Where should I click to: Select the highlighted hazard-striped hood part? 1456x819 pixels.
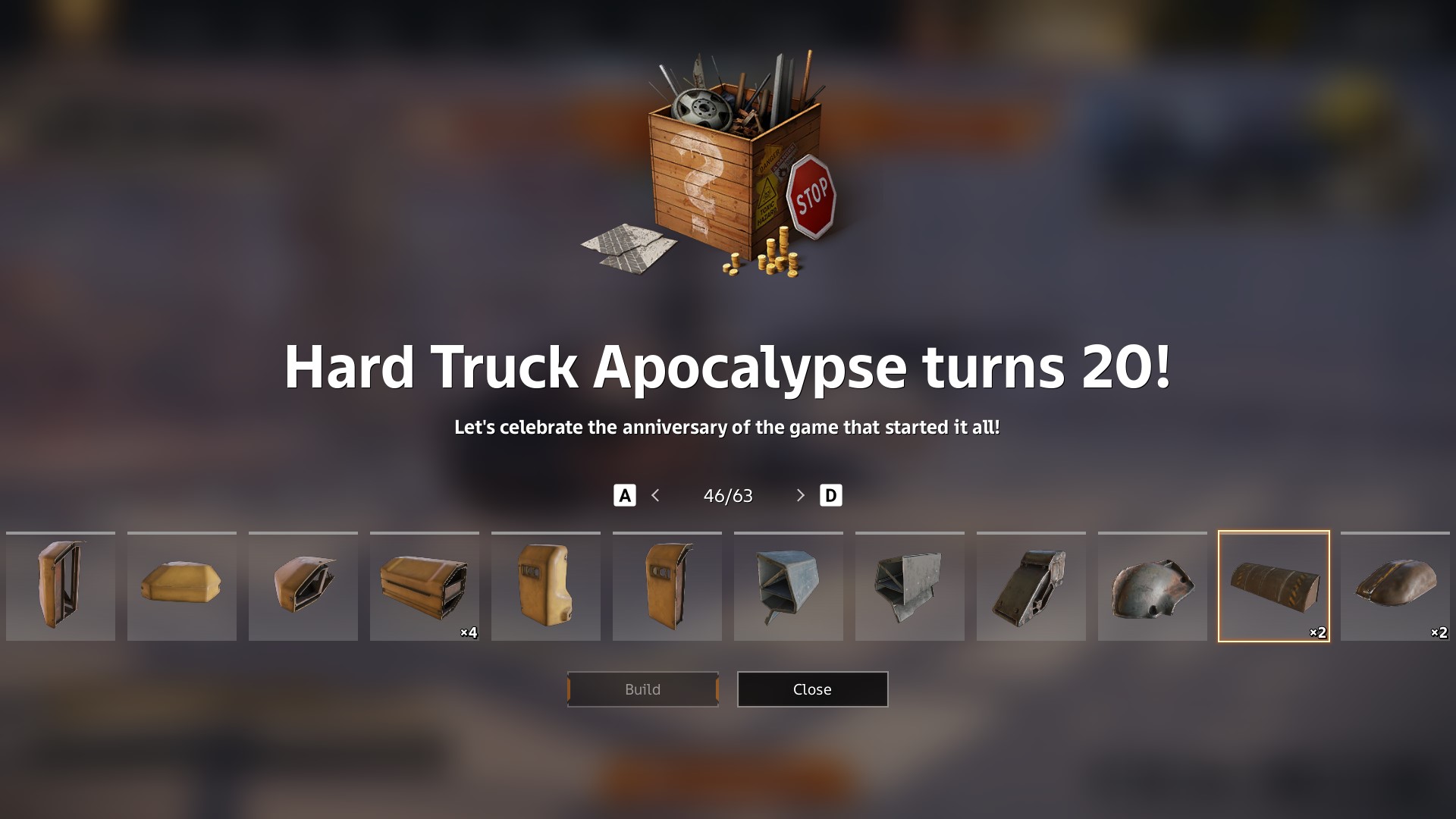tap(1274, 586)
